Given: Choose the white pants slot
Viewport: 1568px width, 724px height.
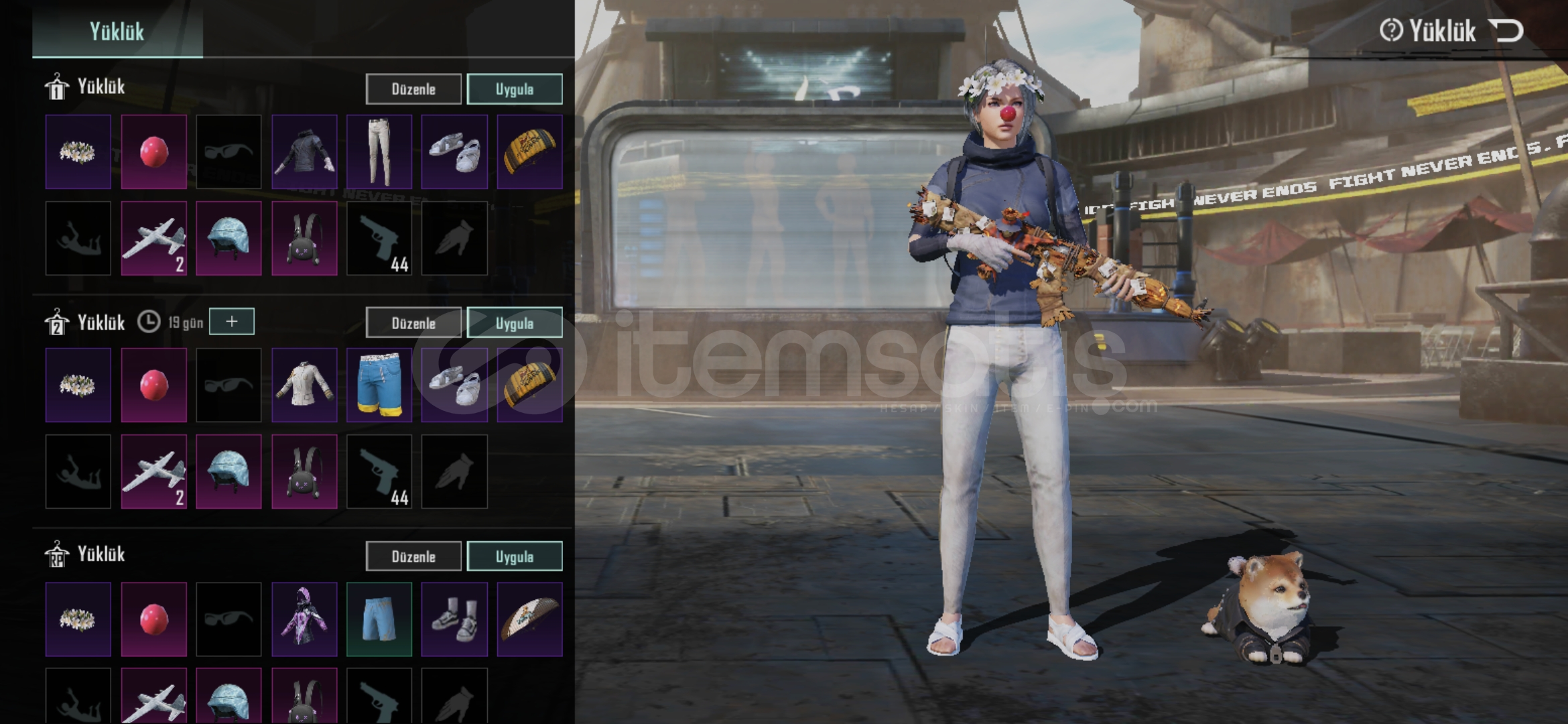Looking at the screenshot, I should point(379,152).
